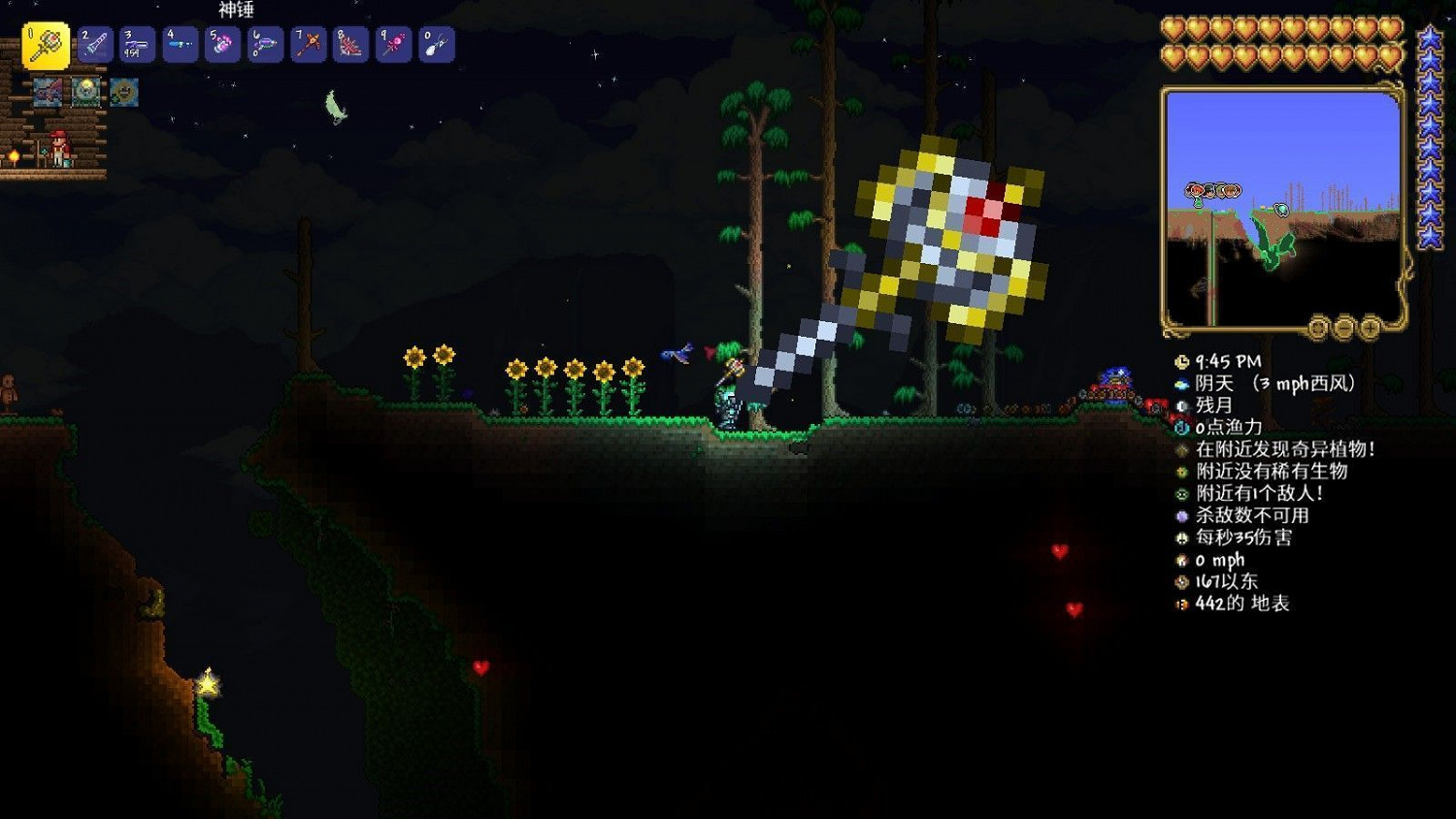Select the gun with 959 ammo in slot 3
The height and width of the screenshot is (819, 1456).
[x=136, y=43]
